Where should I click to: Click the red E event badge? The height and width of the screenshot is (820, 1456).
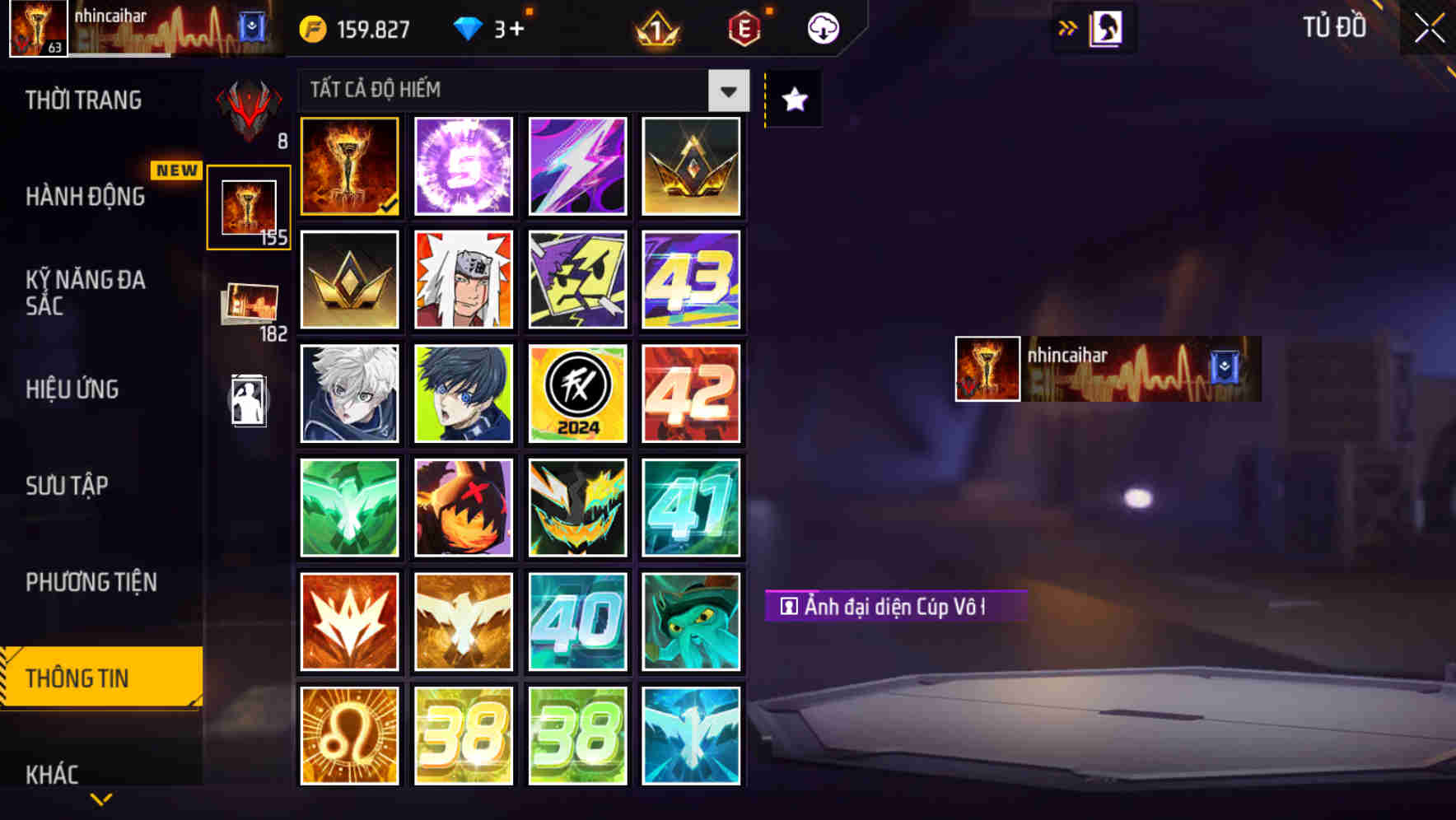point(743,27)
